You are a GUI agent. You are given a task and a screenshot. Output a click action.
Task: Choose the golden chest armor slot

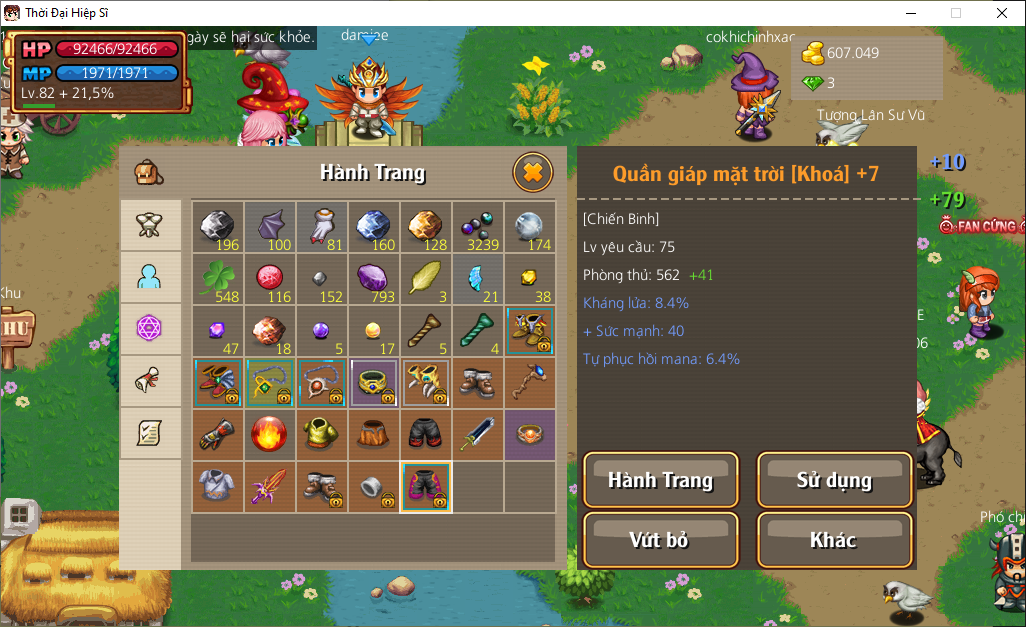[x=321, y=435]
